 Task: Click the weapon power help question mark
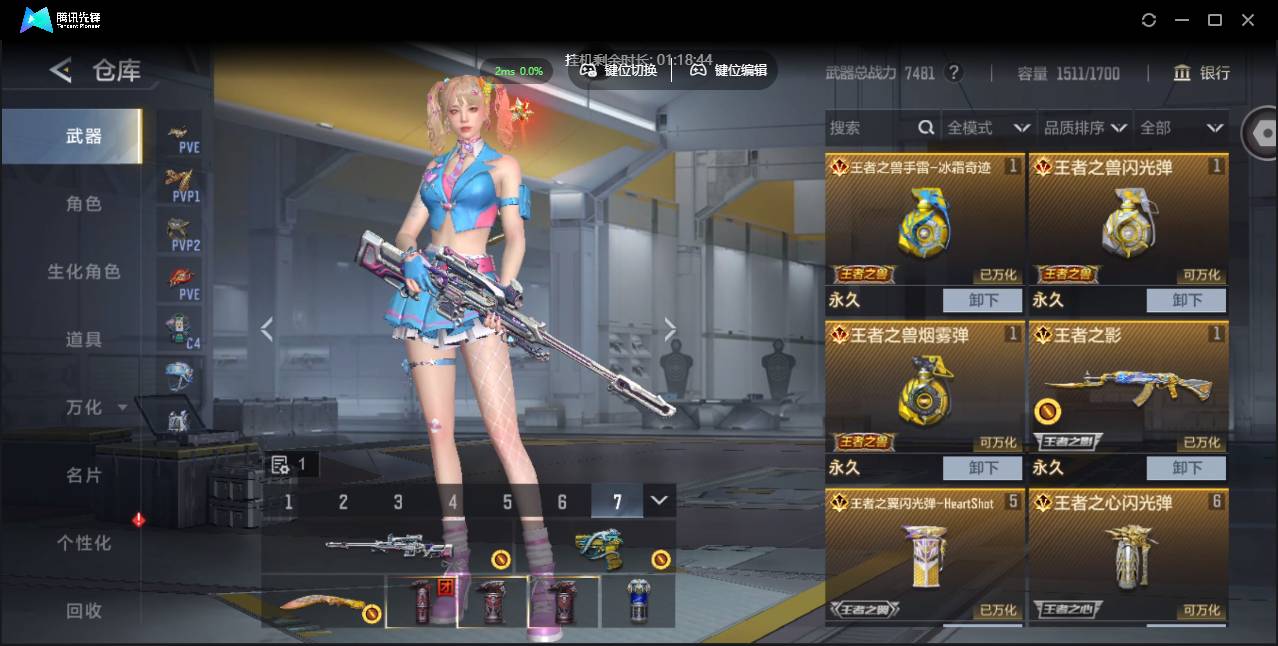[954, 73]
